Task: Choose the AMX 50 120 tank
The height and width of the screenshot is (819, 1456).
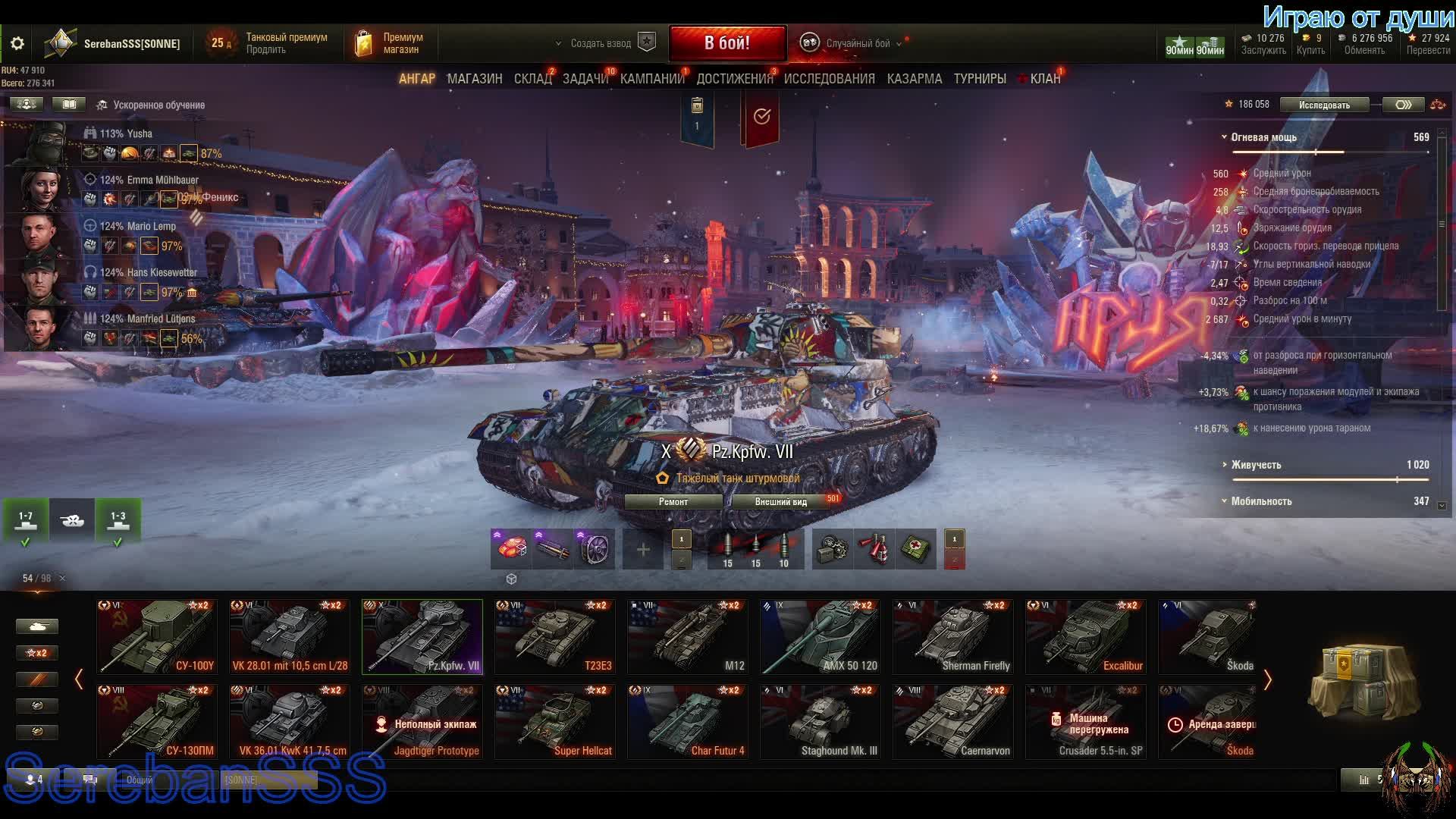Action: click(821, 636)
